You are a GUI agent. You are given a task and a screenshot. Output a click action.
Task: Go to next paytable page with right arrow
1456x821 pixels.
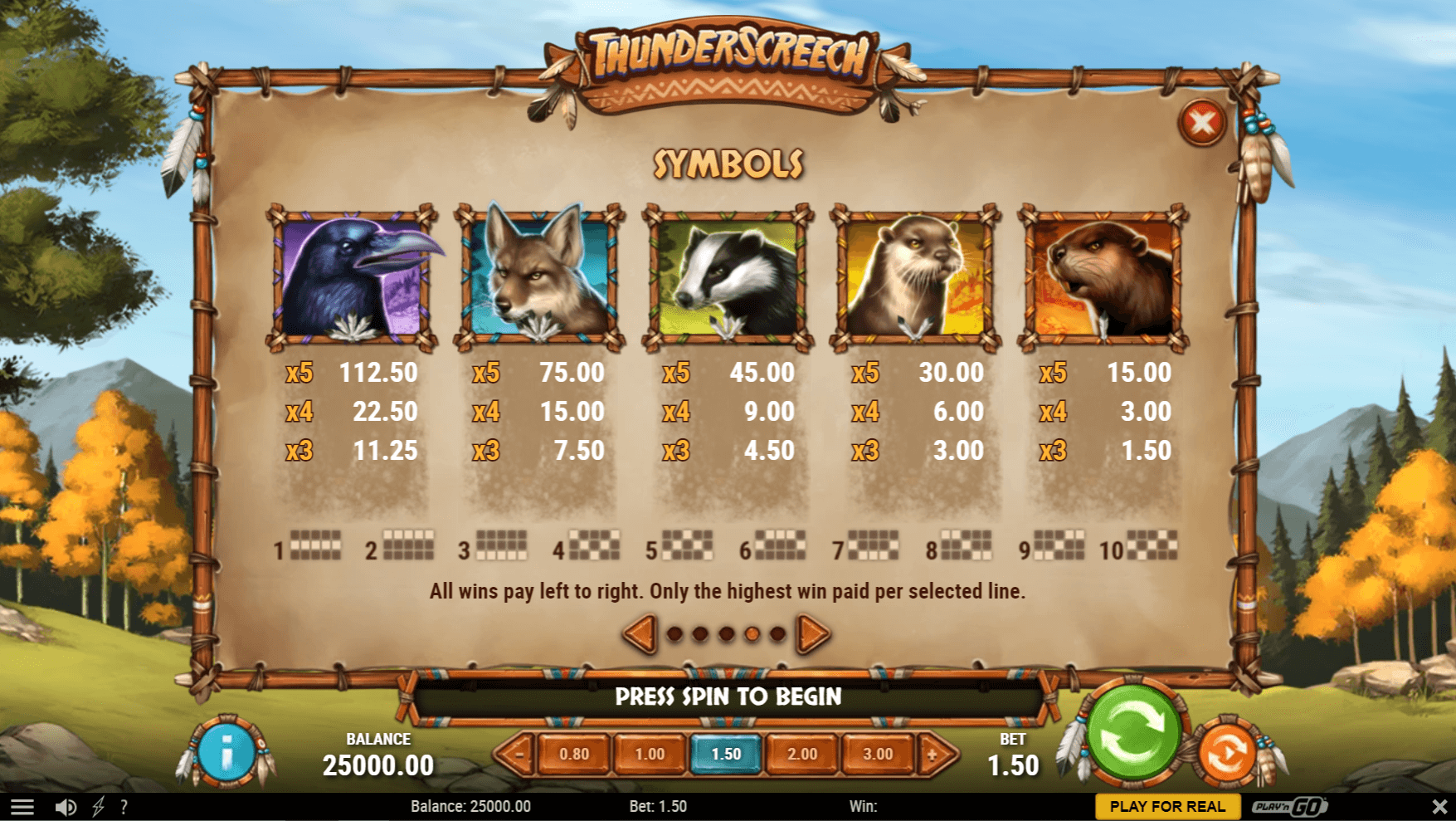pos(810,633)
